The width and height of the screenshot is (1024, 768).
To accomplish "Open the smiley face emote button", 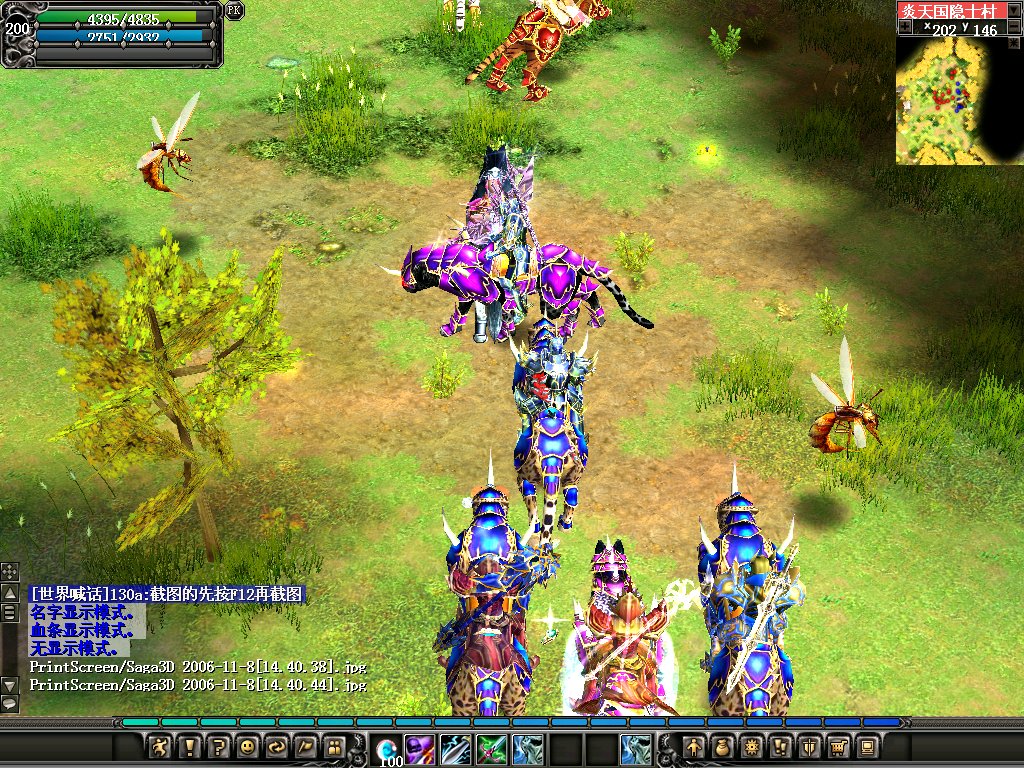I will click(248, 747).
